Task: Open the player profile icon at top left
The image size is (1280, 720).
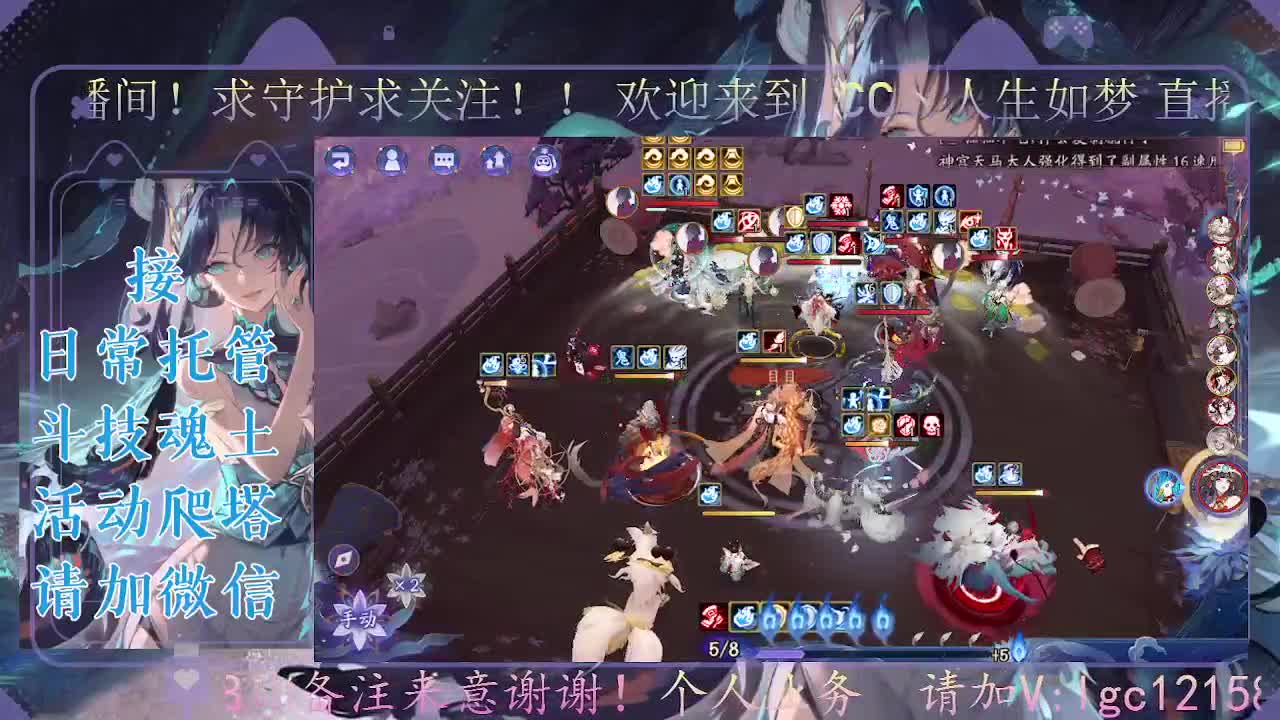Action: 392,161
